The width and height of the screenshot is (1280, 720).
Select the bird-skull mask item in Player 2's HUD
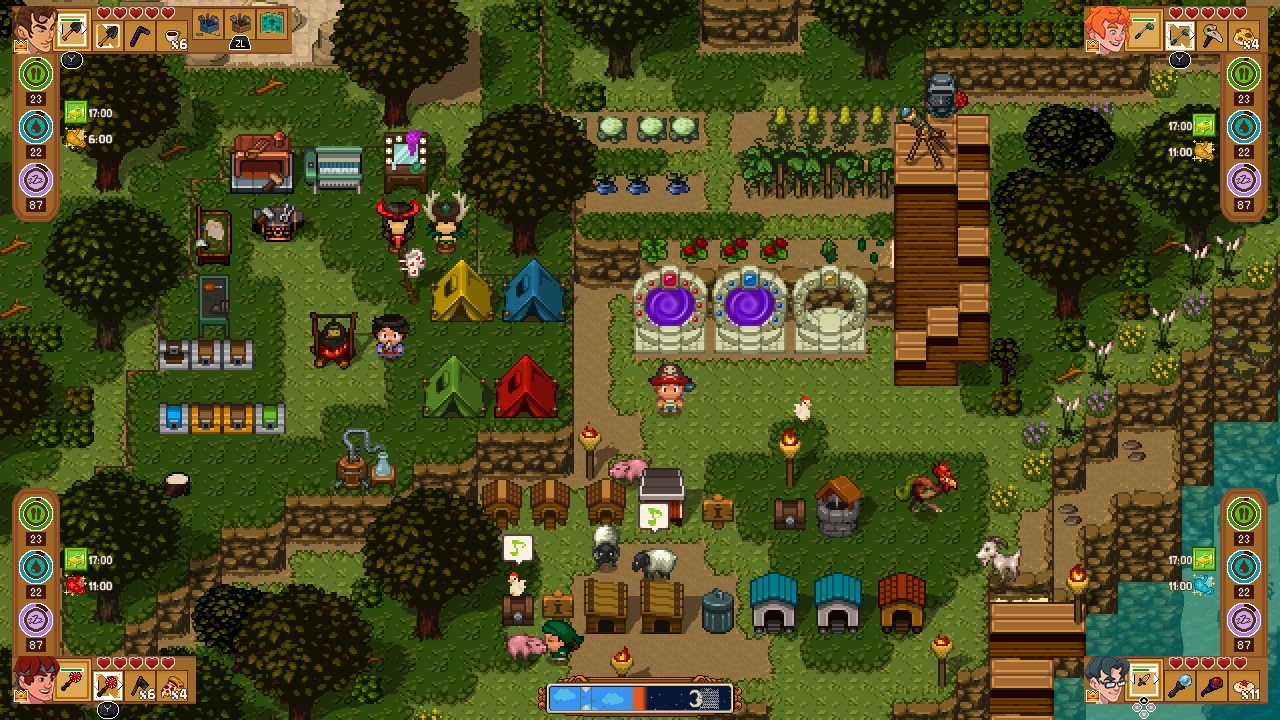[1211, 35]
